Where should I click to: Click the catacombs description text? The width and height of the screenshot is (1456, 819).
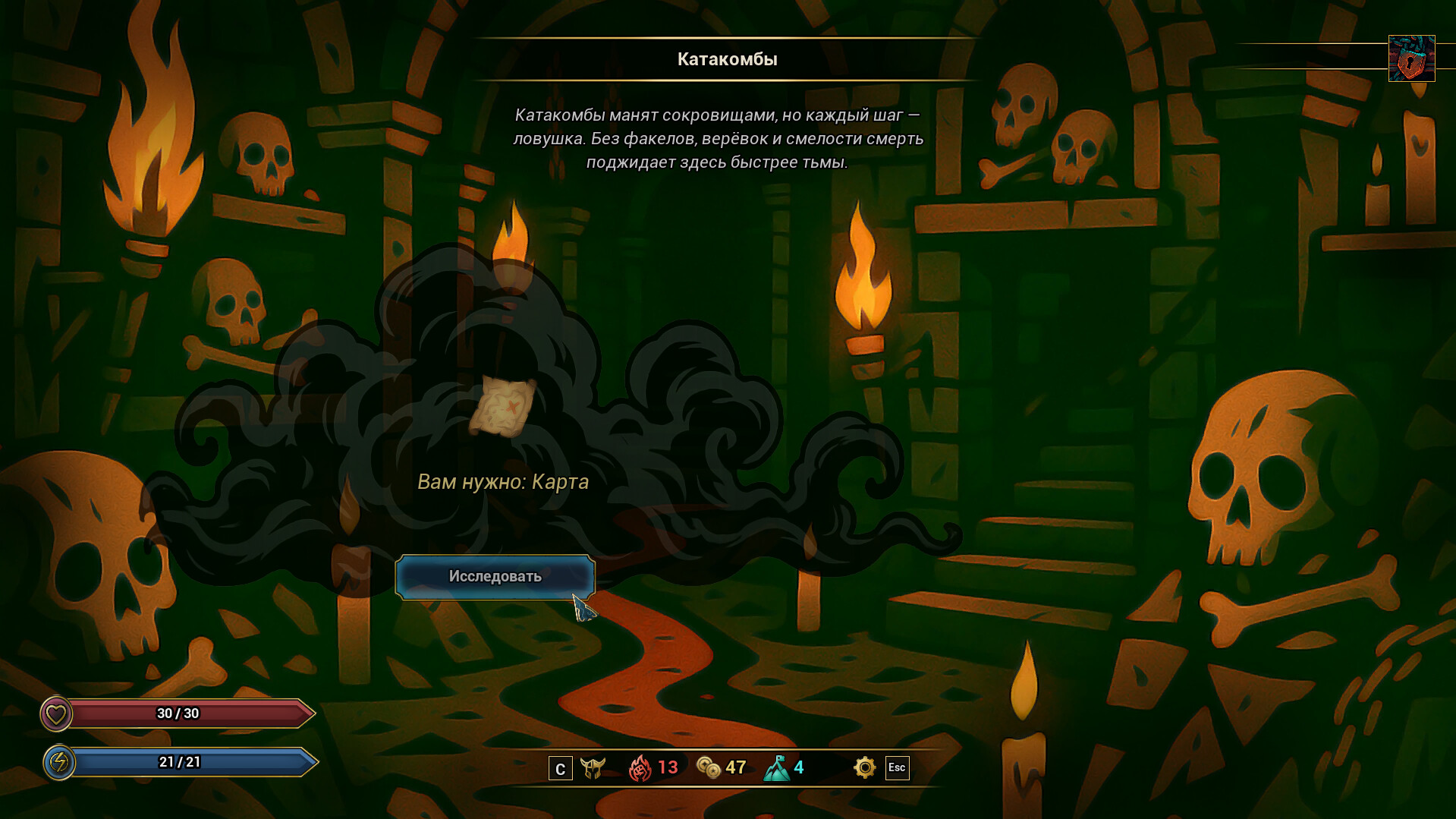coord(719,139)
